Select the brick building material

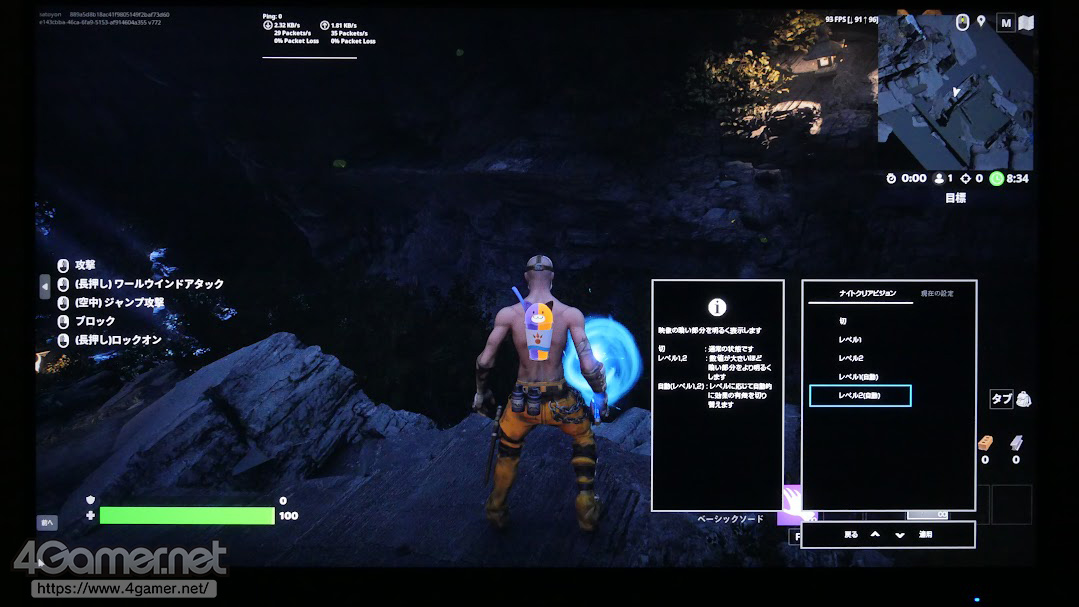[985, 443]
